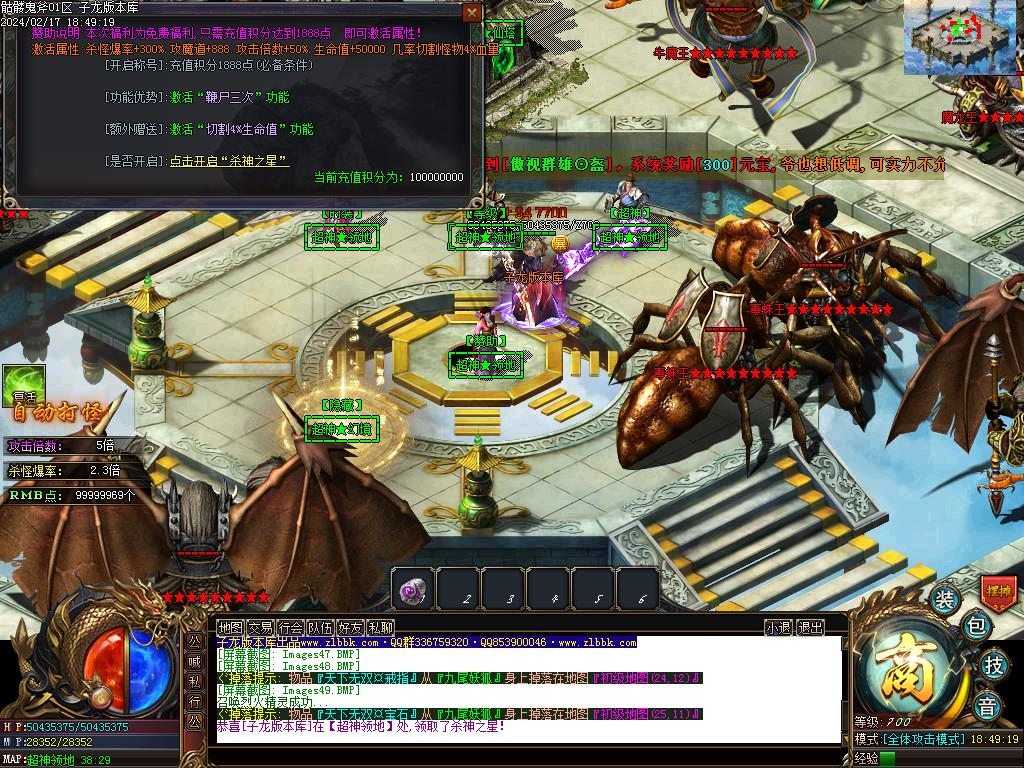This screenshot has width=1024, height=768.
Task: Open the 好友 friends tab
Action: point(350,628)
